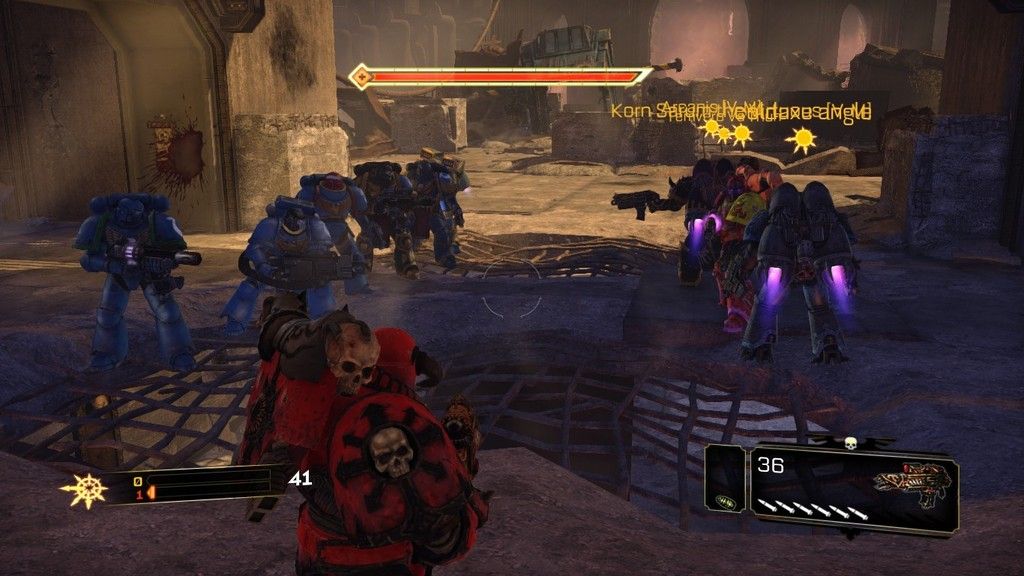Viewport: 1024px width, 576px height.
Task: Click the green grenade slot icon
Action: pos(727,503)
